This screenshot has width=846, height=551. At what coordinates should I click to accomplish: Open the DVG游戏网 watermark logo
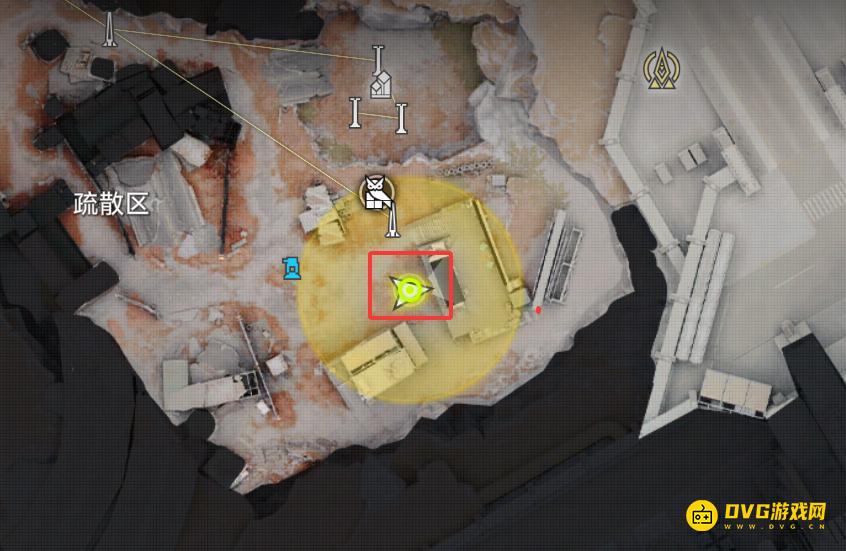pos(757,514)
